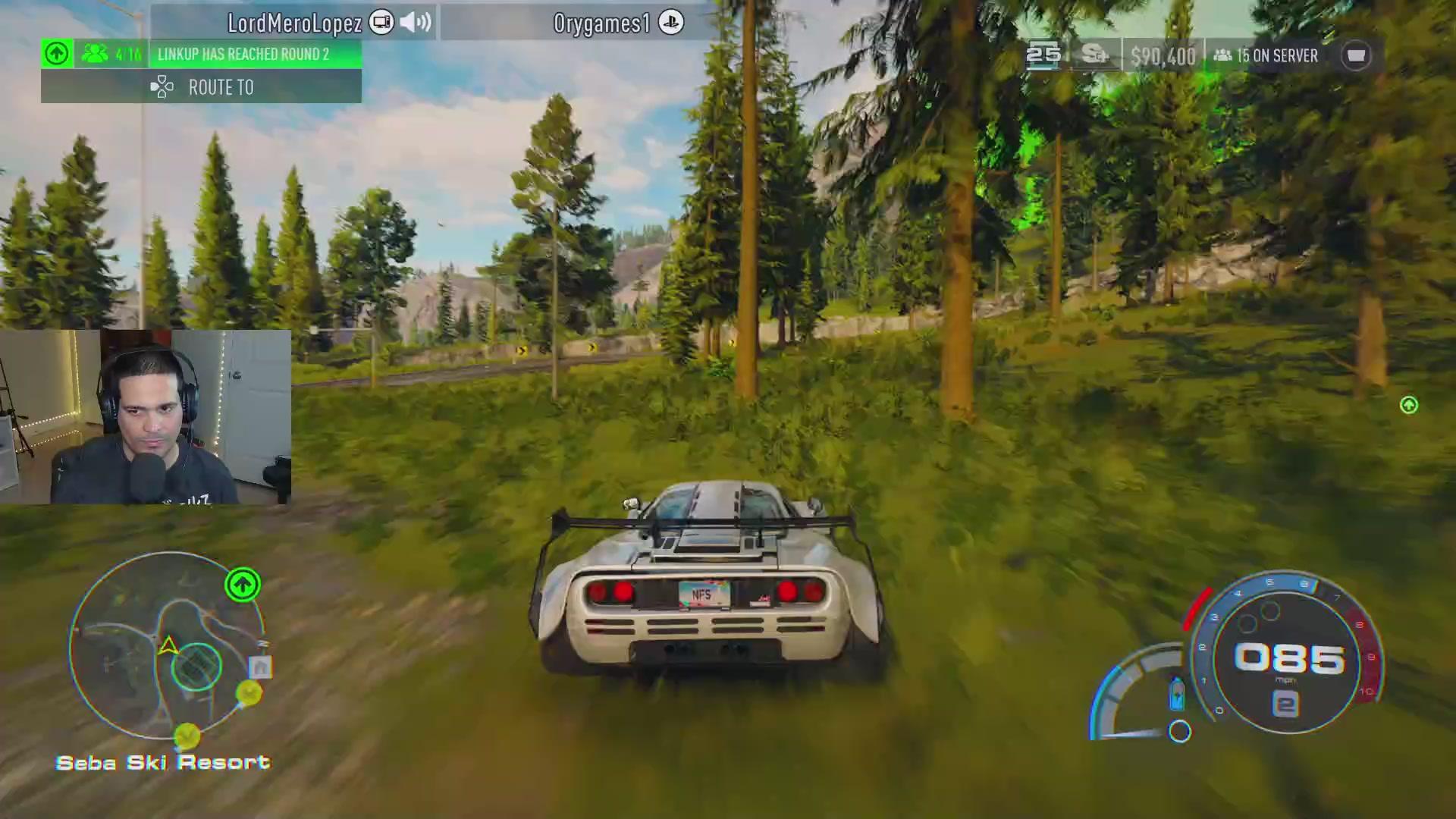Screen dimensions: 1456x819
Task: Click the level 25 badge icon
Action: (x=1044, y=54)
